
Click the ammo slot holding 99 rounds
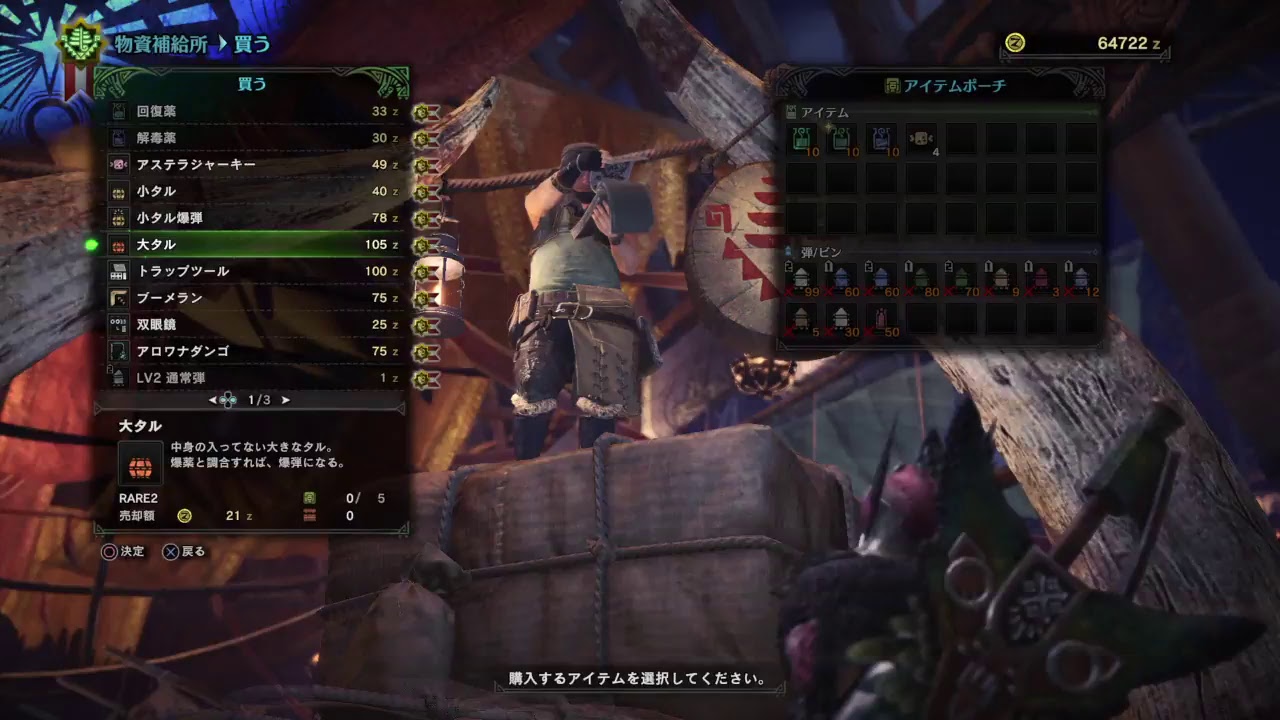(802, 278)
